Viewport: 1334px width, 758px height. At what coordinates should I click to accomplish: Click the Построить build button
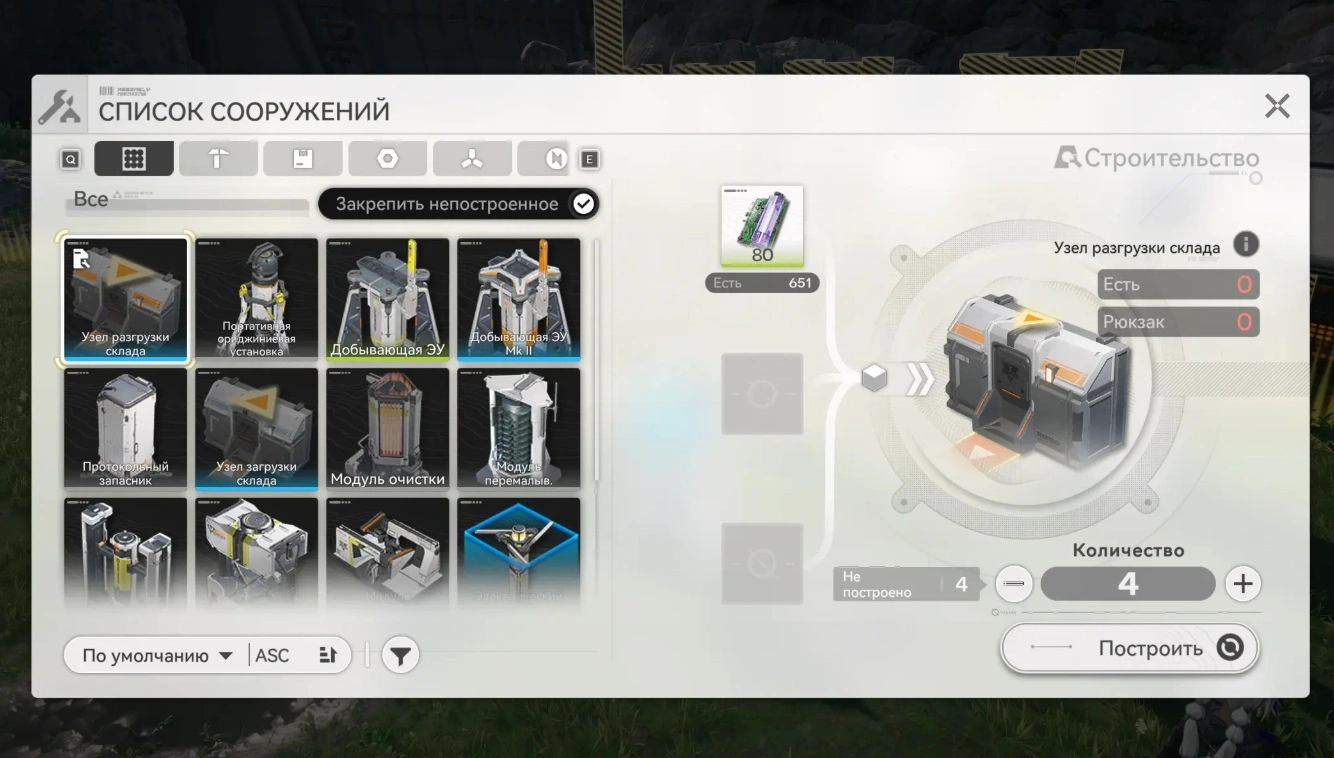(1130, 648)
